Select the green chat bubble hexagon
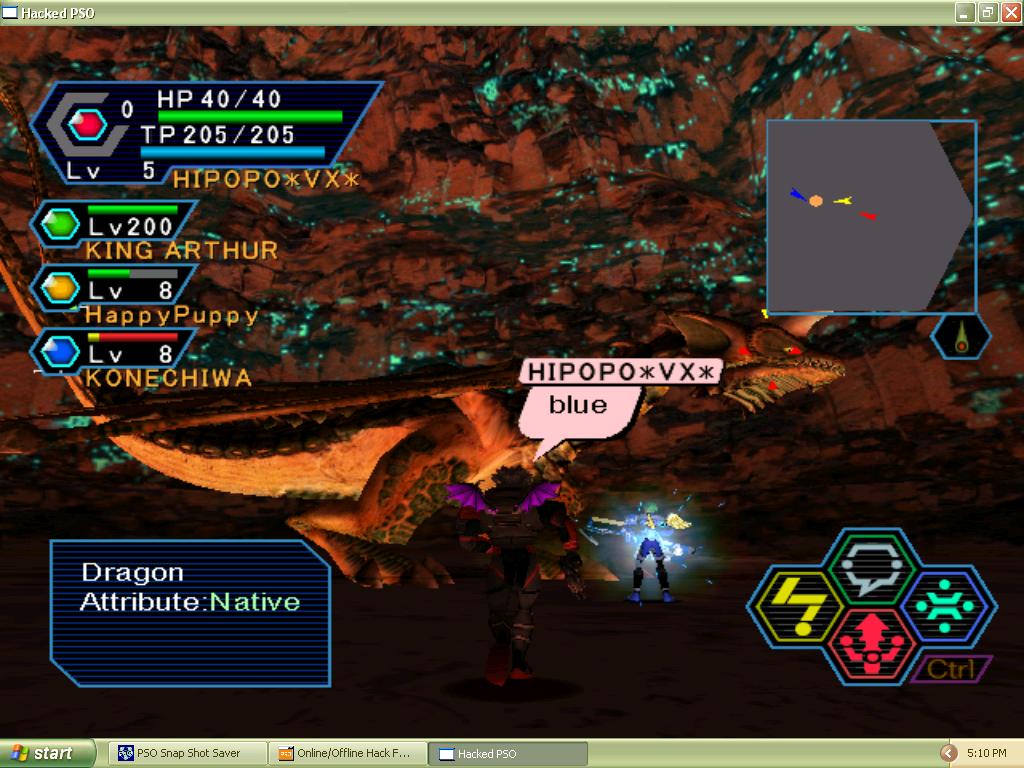 point(871,566)
